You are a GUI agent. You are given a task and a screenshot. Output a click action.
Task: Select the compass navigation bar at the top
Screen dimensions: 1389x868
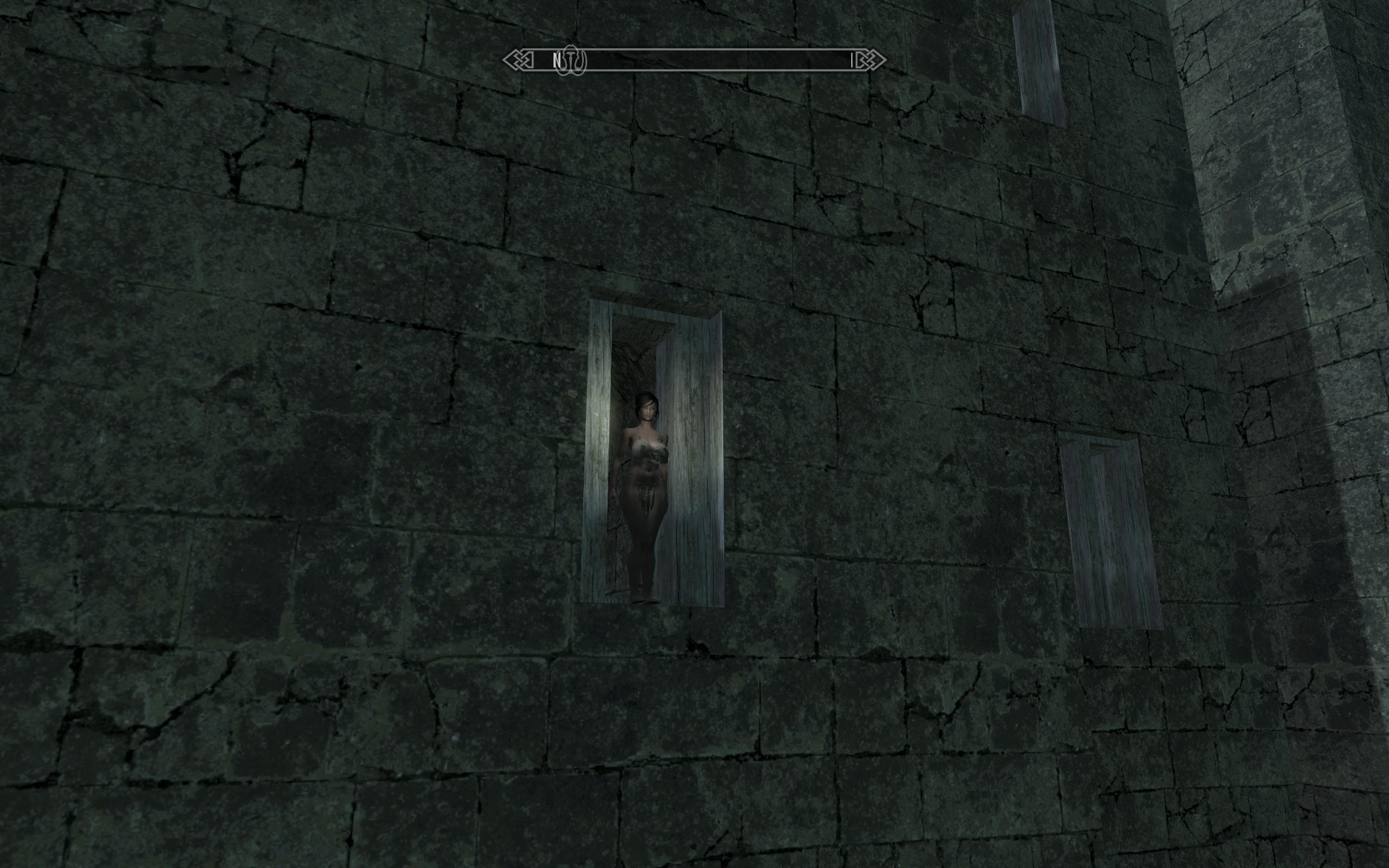point(694,60)
